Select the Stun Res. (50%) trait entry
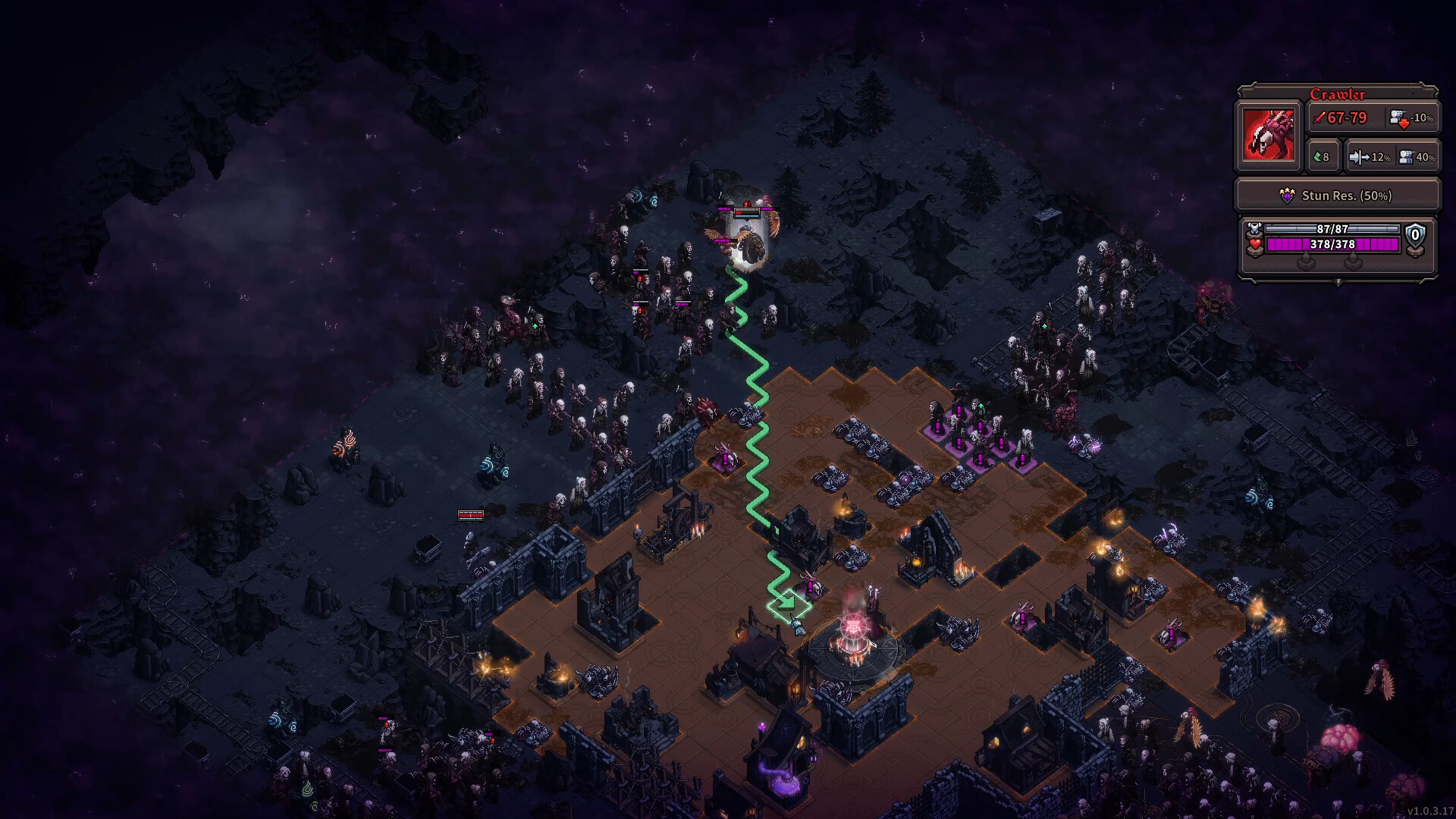This screenshot has width=1456, height=819. point(1338,196)
